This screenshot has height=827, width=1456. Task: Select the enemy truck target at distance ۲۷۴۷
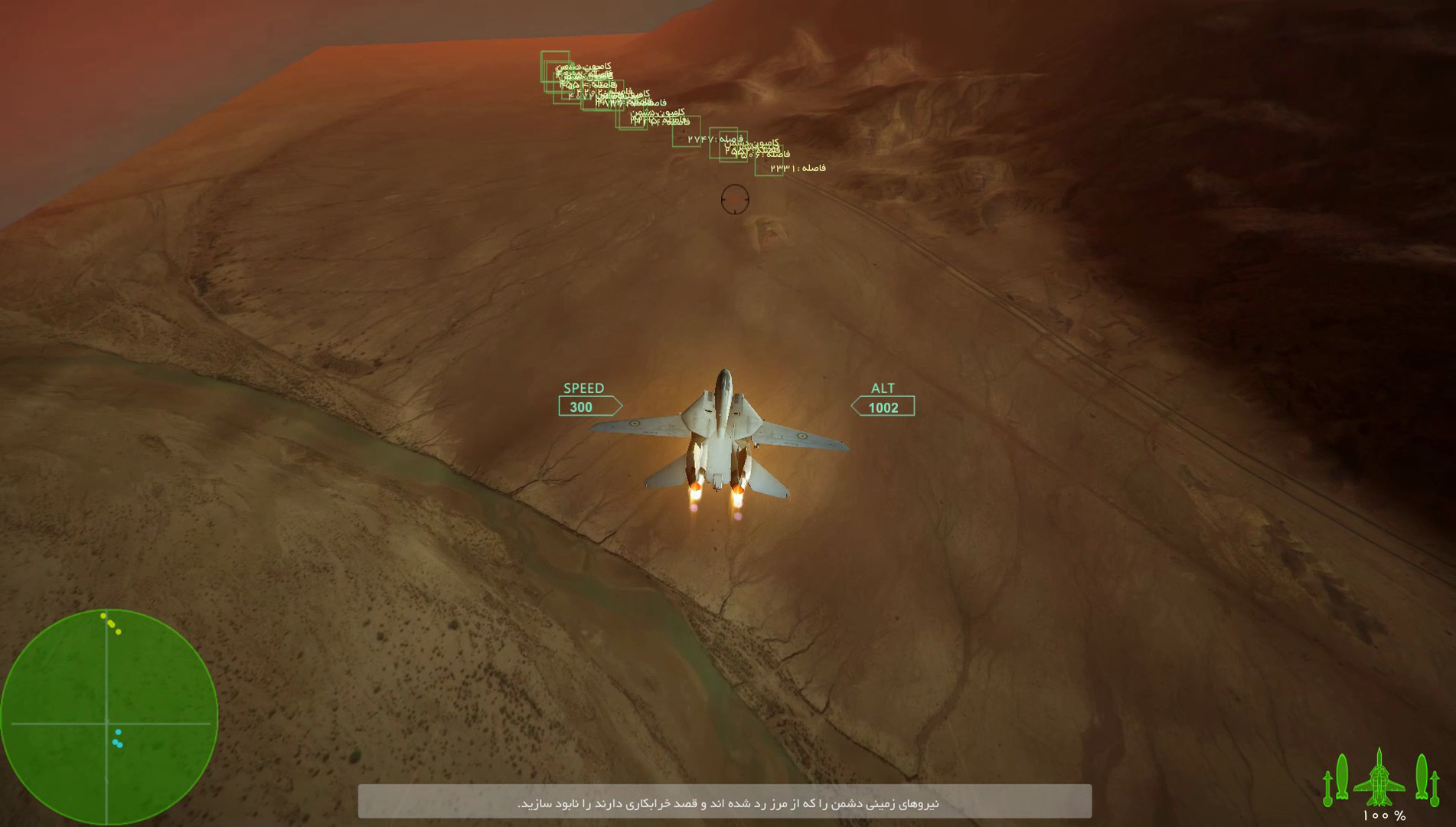(686, 132)
